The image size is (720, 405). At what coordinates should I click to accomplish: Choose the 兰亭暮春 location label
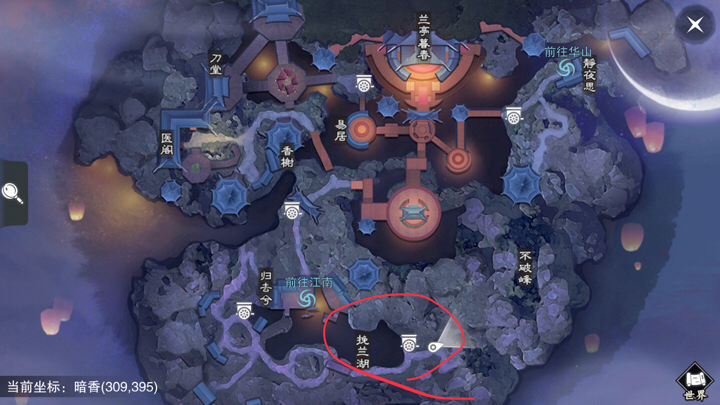point(424,35)
